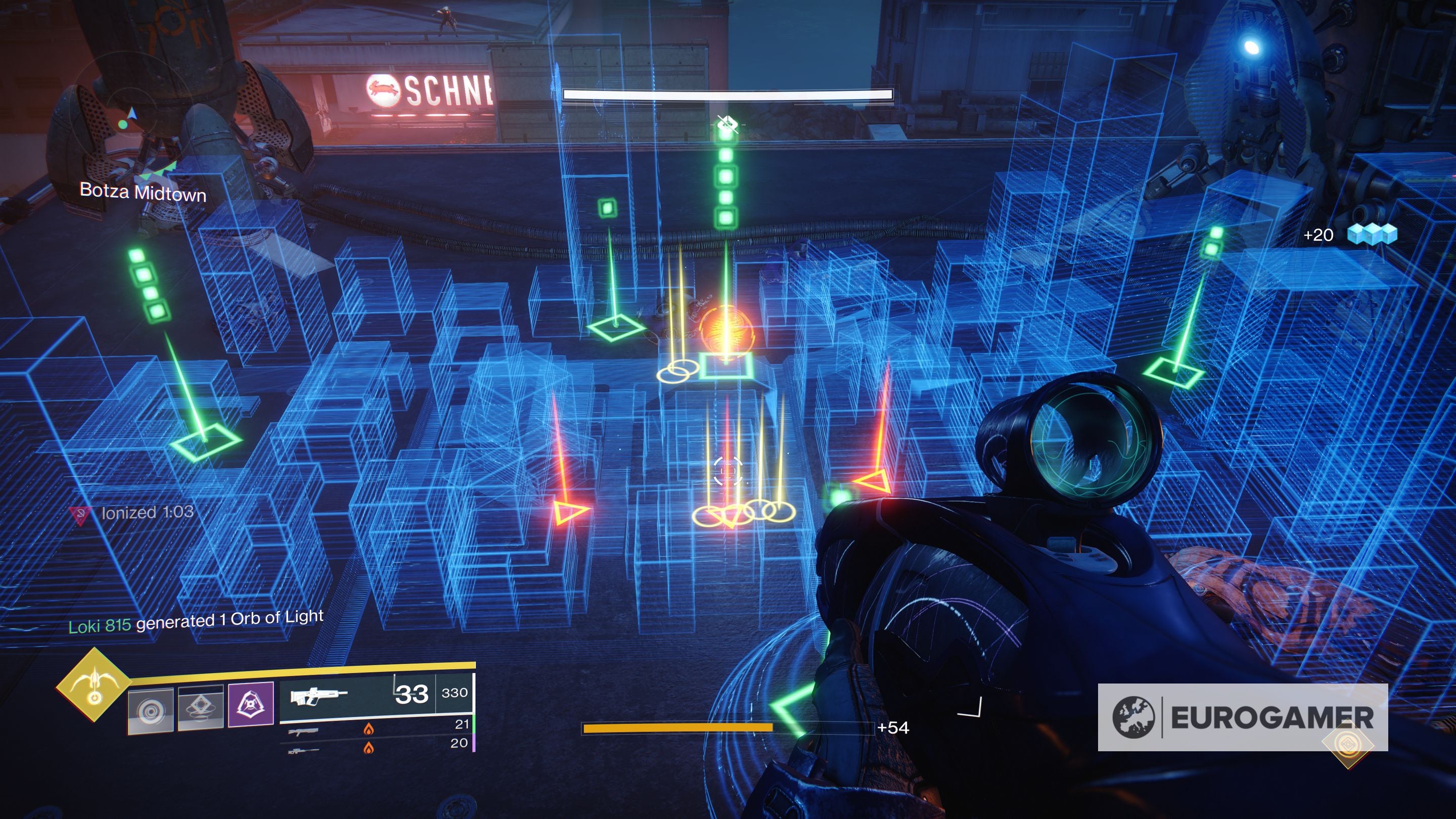
Task: Click the blue glimmer cubes icon
Action: [1372, 234]
